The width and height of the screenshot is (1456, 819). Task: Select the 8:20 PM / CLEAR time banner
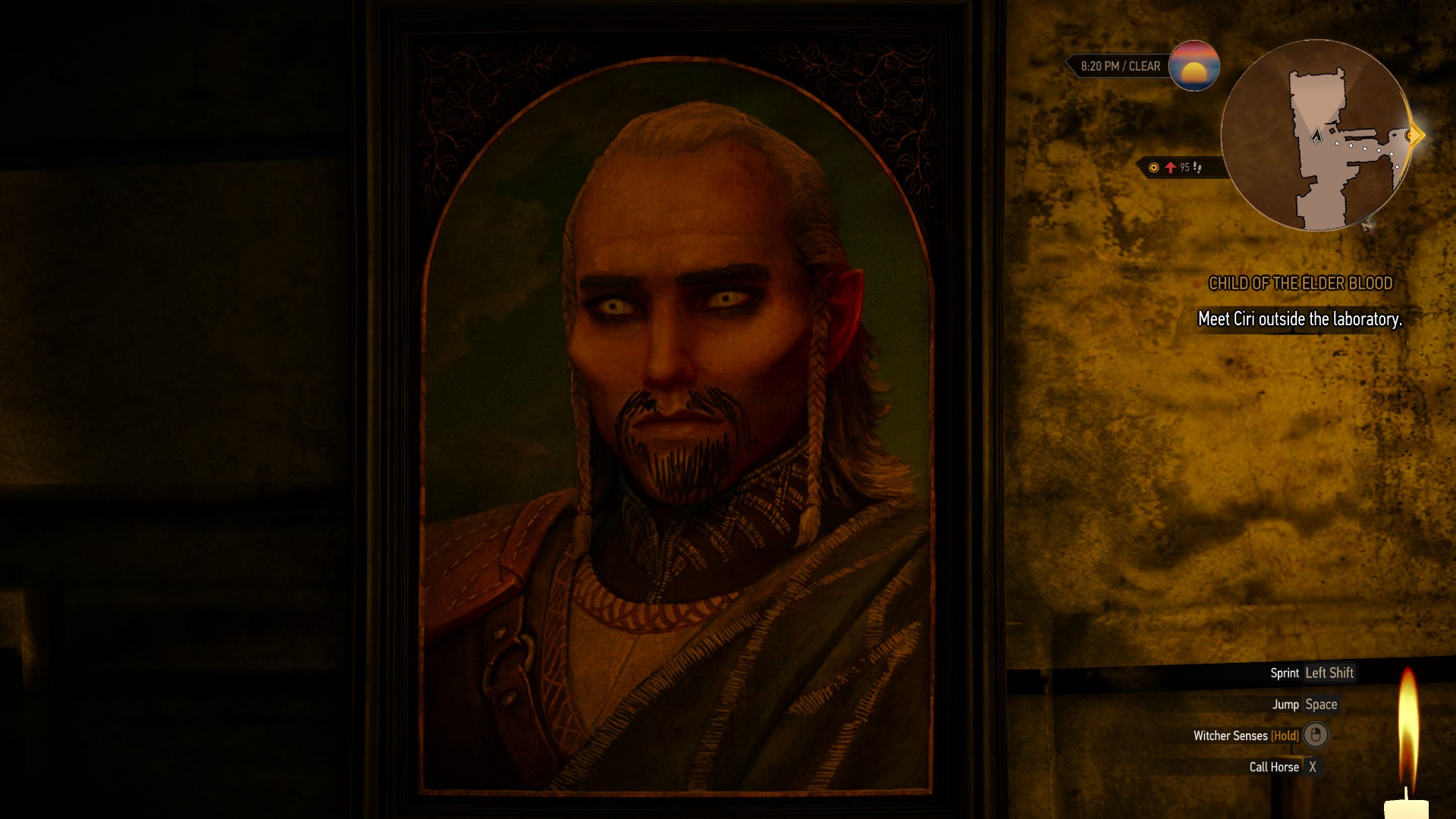[x=1121, y=66]
